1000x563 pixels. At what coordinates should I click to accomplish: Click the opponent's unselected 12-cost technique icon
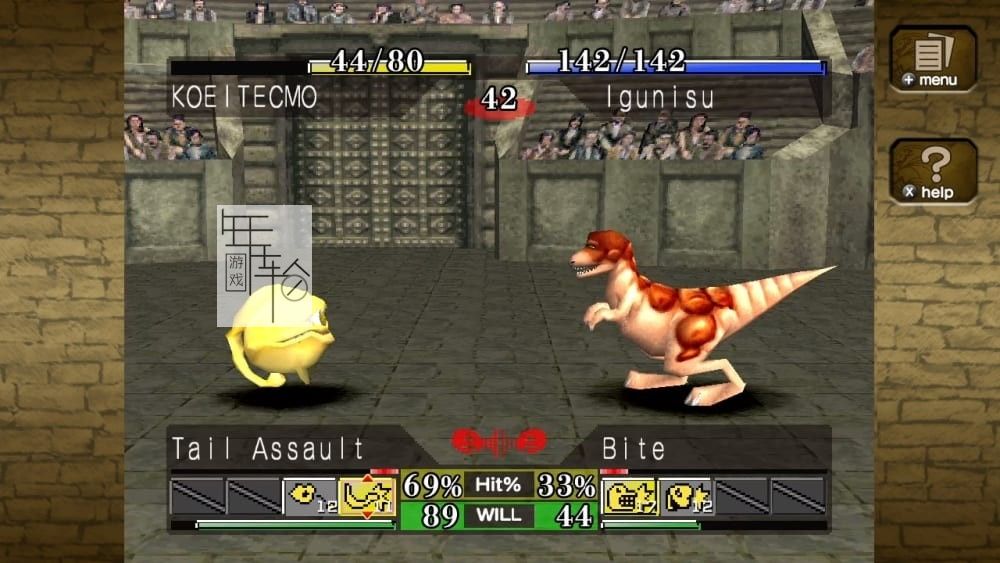pyautogui.click(x=686, y=496)
